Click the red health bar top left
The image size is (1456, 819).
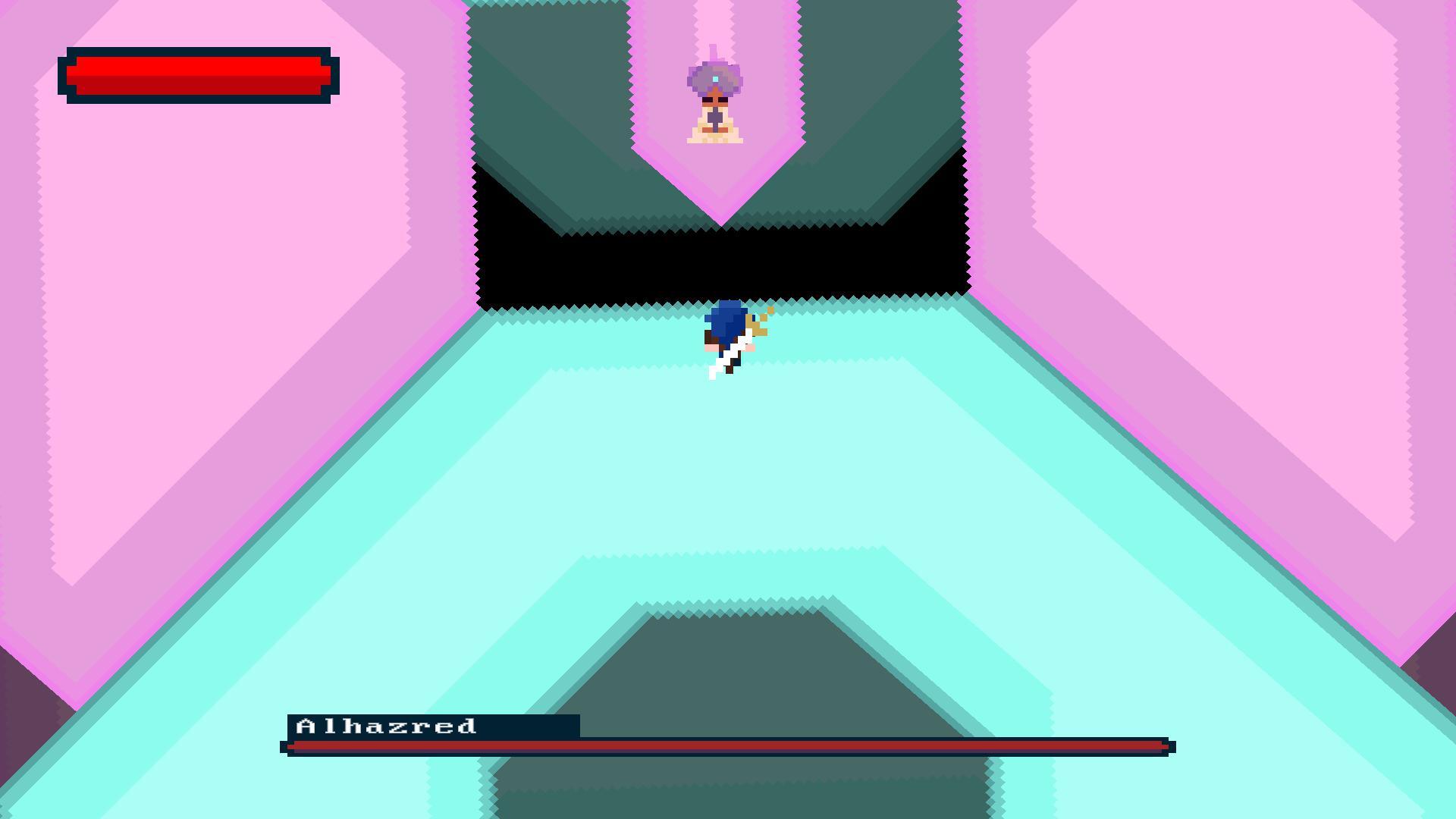[x=197, y=74]
